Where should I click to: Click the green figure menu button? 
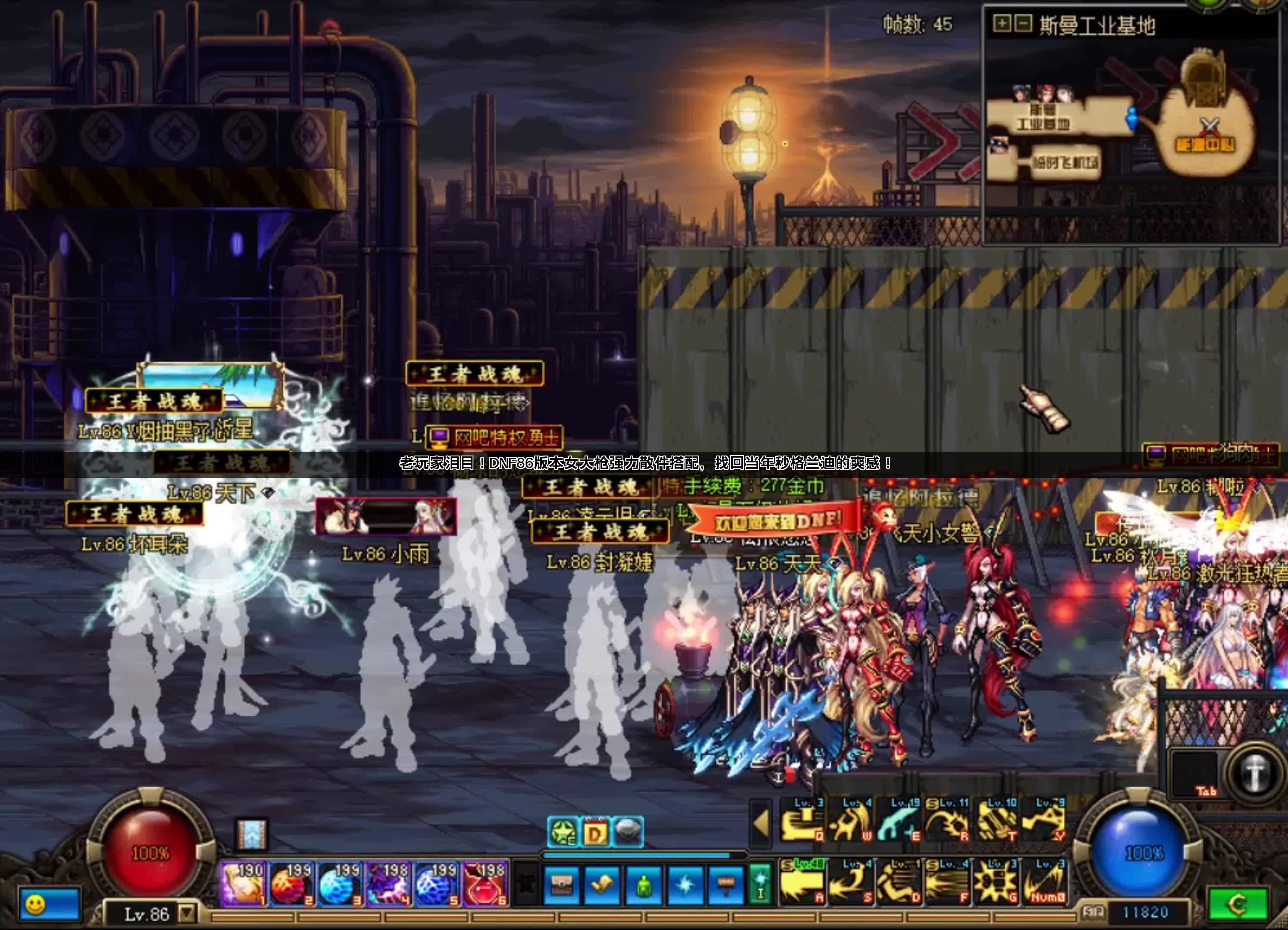tap(644, 884)
